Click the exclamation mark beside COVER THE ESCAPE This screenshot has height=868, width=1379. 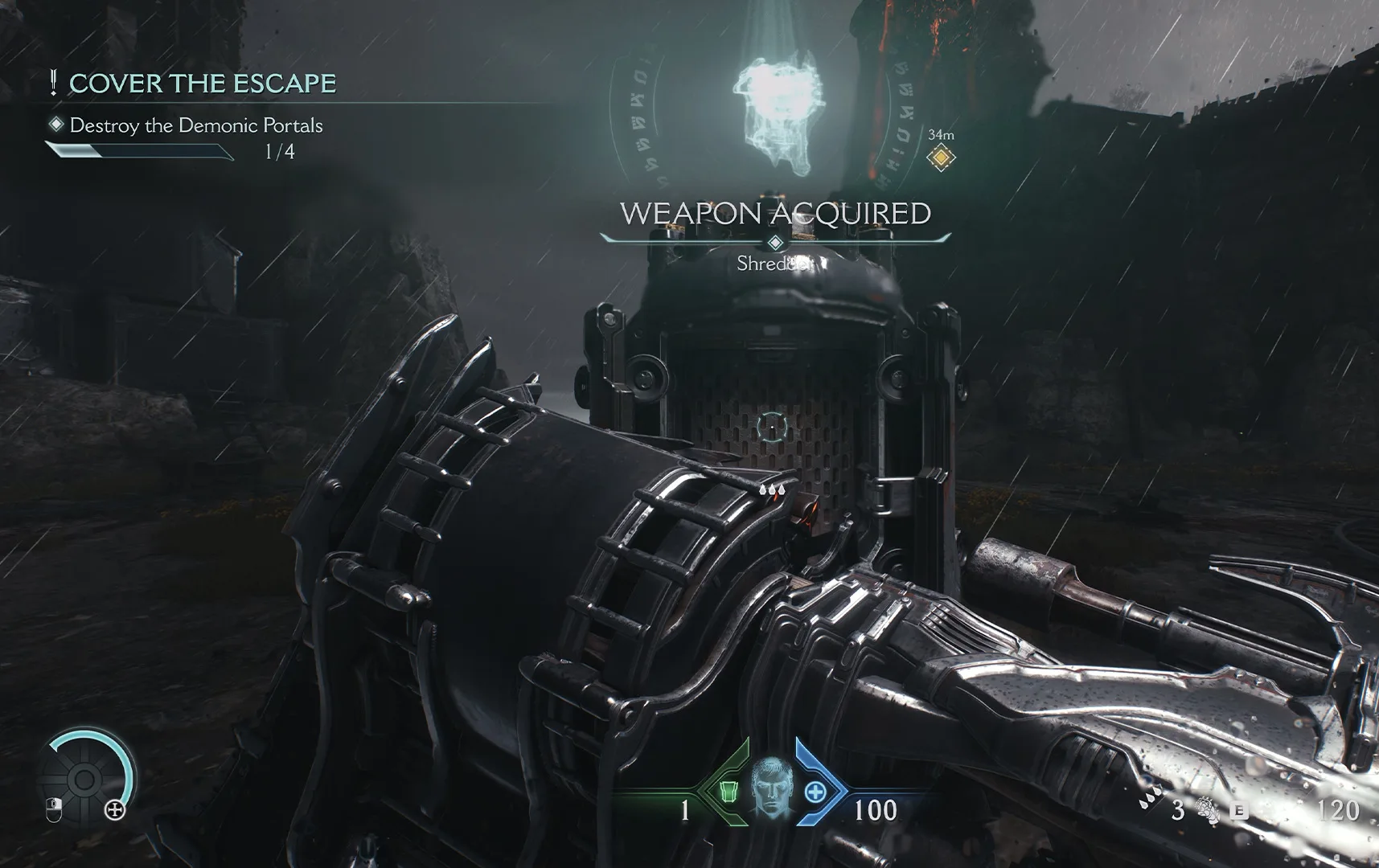pyautogui.click(x=53, y=83)
